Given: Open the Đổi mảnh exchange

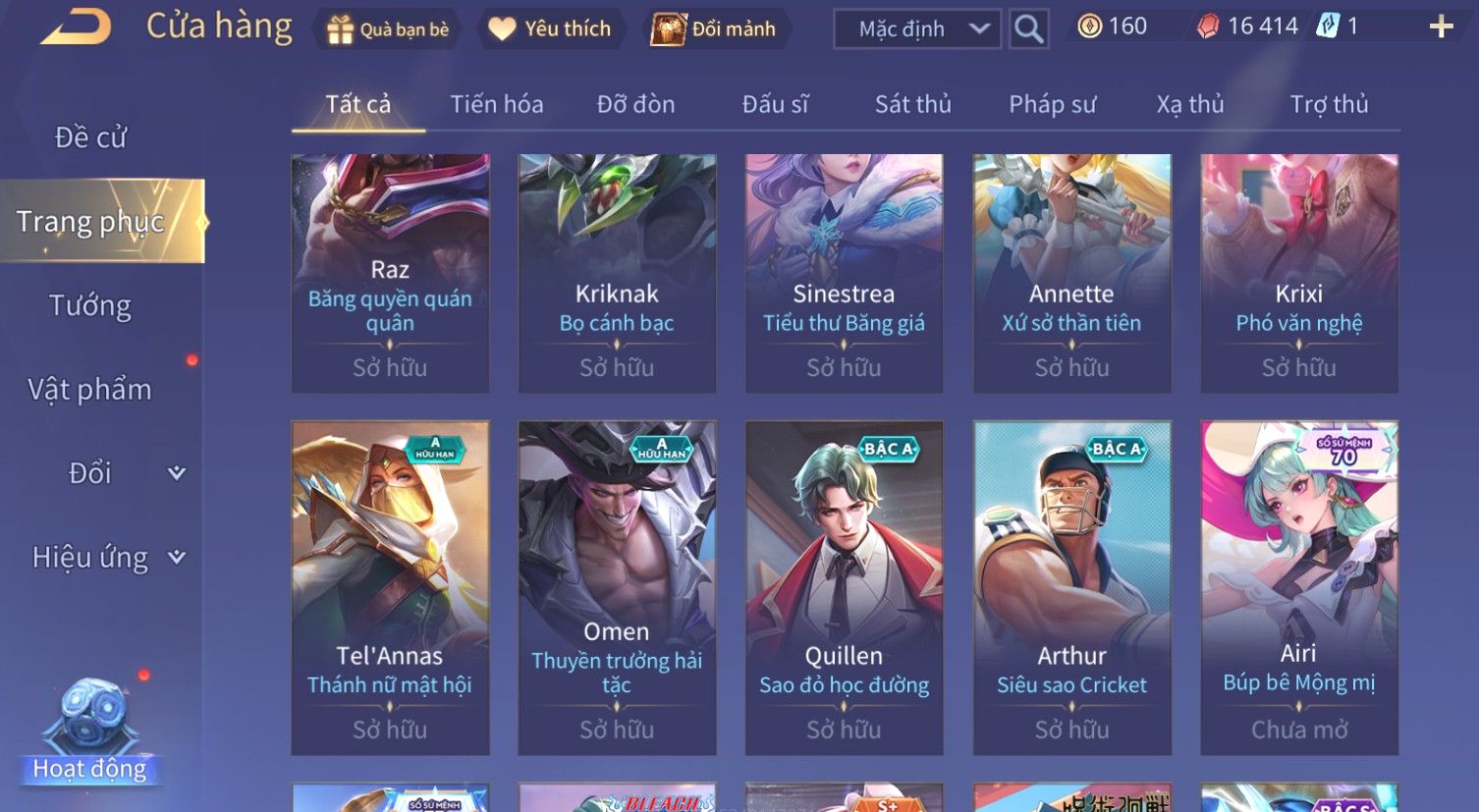Looking at the screenshot, I should point(714,29).
